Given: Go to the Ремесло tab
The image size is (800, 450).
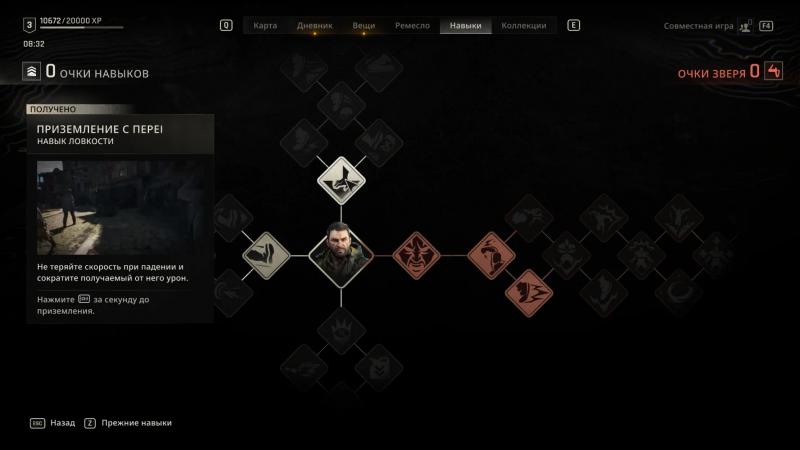Looking at the screenshot, I should click(413, 25).
